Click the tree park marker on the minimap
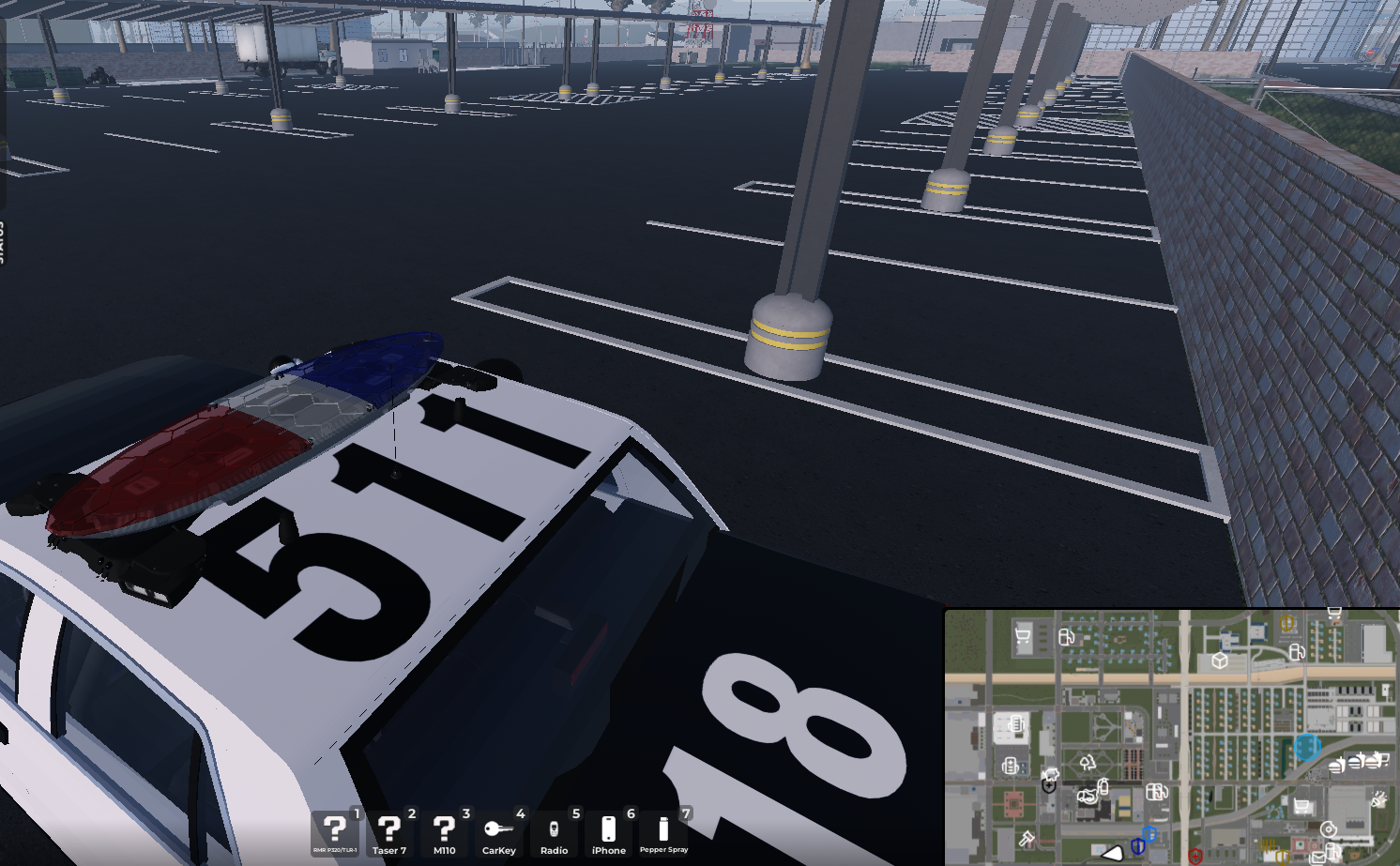This screenshot has width=1400, height=866. coord(1088,763)
